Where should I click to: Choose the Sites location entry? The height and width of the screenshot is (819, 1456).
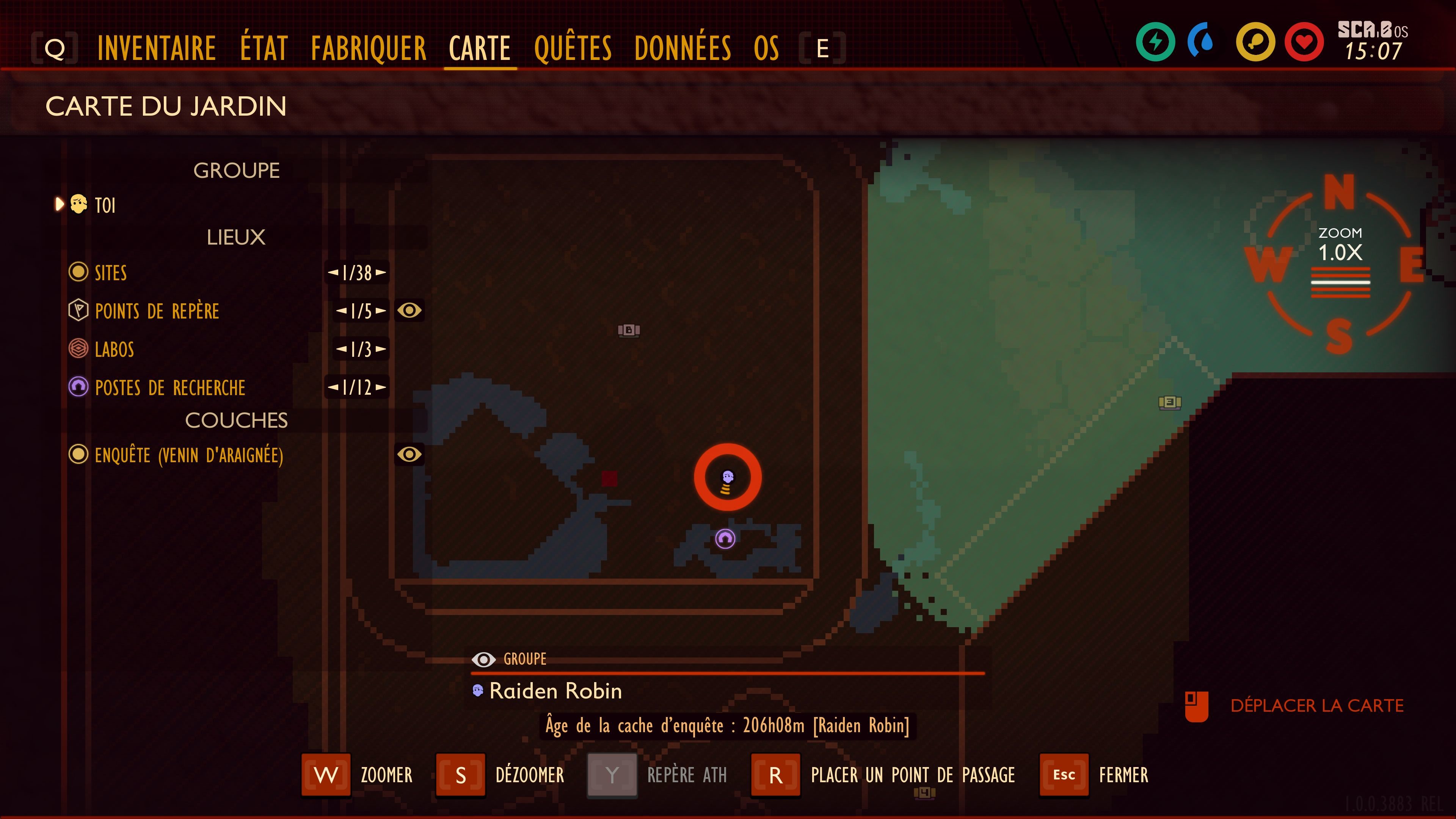pyautogui.click(x=111, y=273)
